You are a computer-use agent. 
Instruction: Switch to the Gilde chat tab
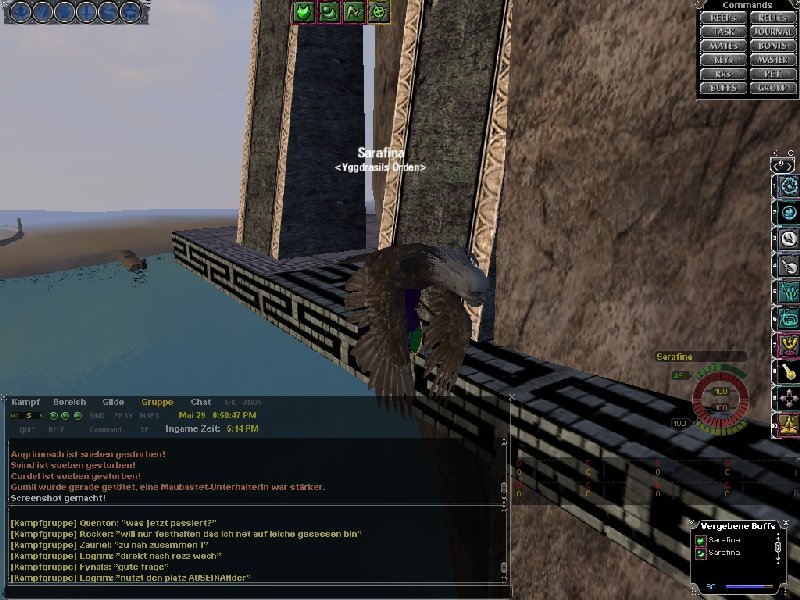(113, 402)
